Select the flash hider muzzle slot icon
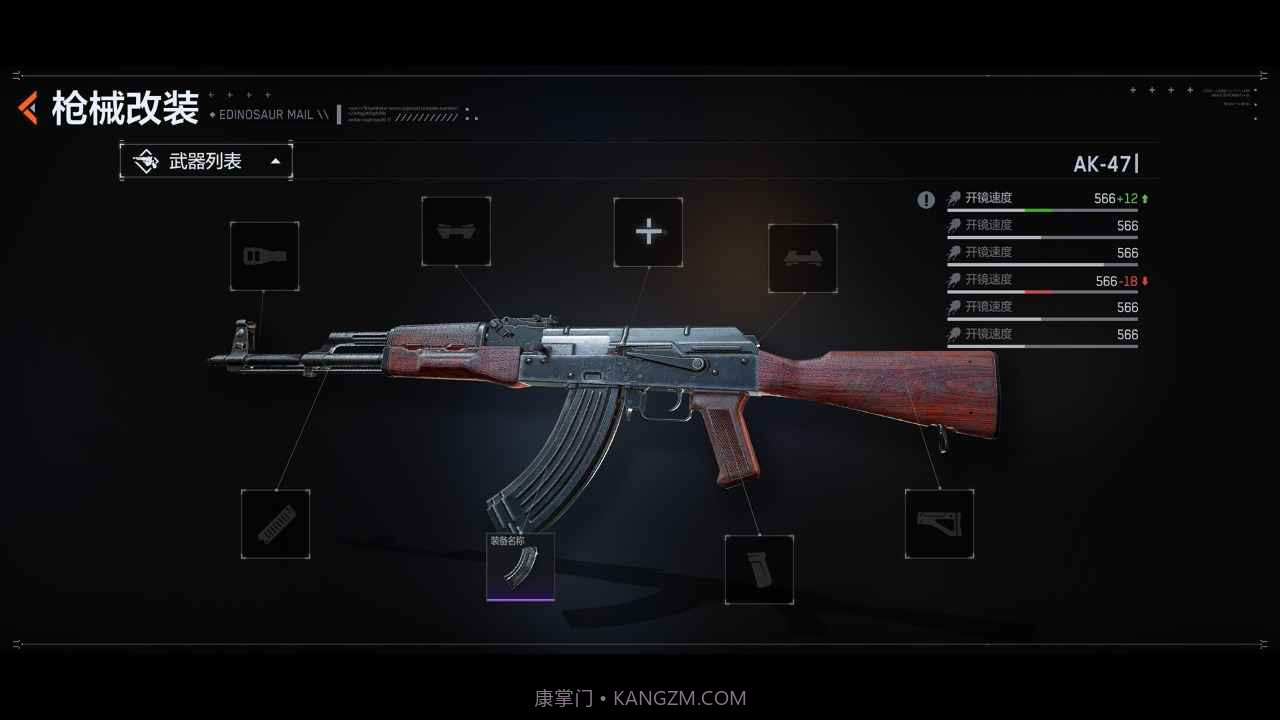Screen dimensions: 1280x720 click(x=264, y=256)
